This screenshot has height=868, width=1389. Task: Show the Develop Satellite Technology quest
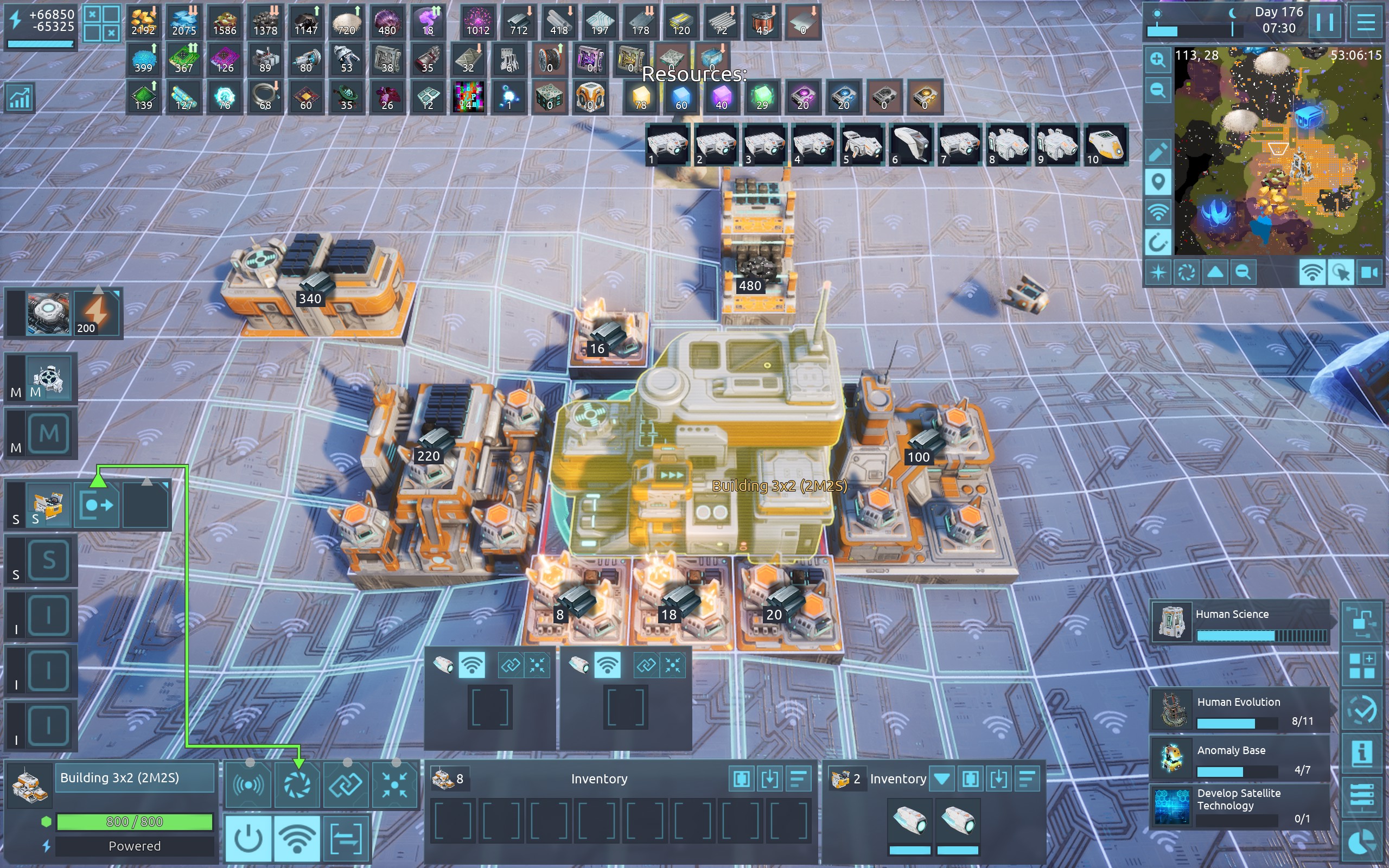pos(1240,806)
